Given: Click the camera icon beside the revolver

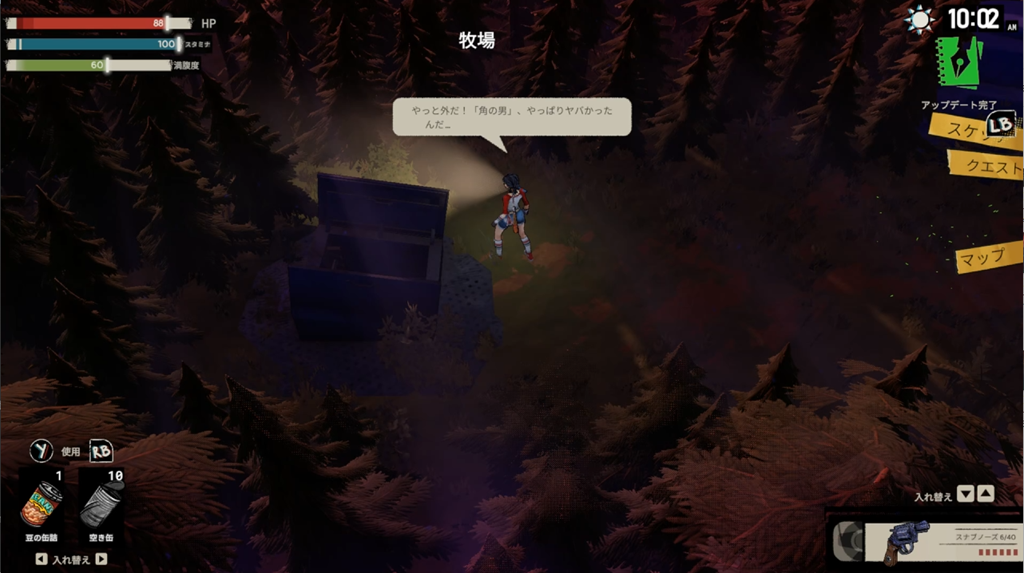Looking at the screenshot, I should (x=848, y=540).
